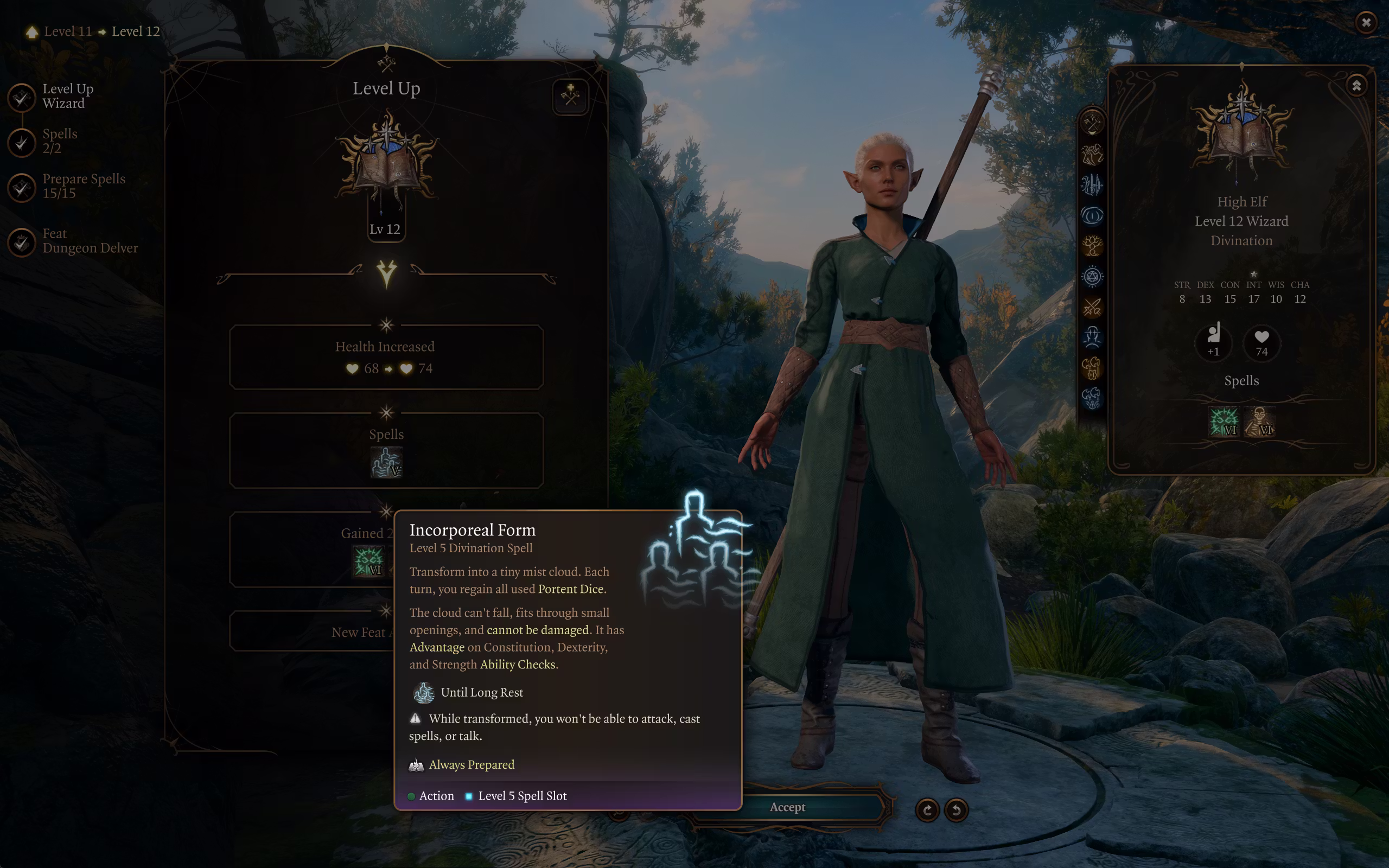
Task: Open the sword, shield and bow sidebar tab
Action: tap(1092, 185)
